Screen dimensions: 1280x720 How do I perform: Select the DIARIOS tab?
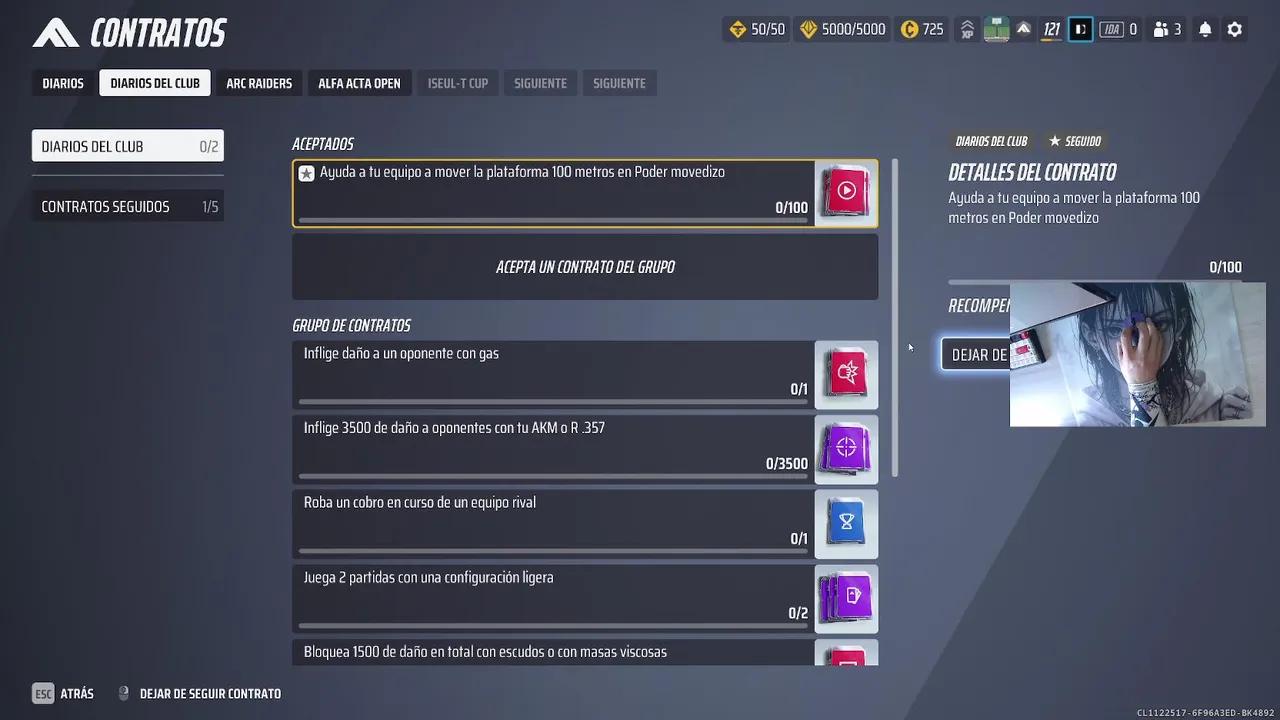62,83
